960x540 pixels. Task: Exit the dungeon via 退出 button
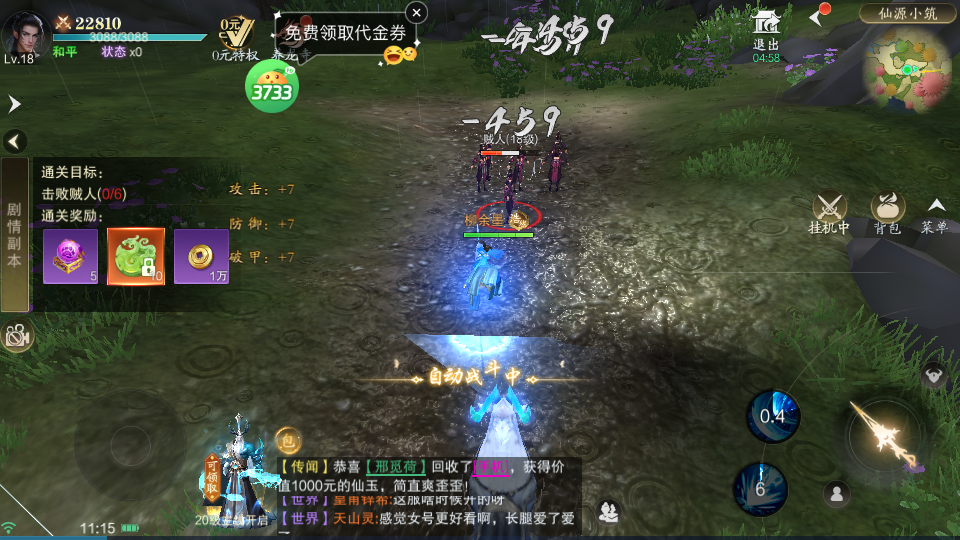766,34
